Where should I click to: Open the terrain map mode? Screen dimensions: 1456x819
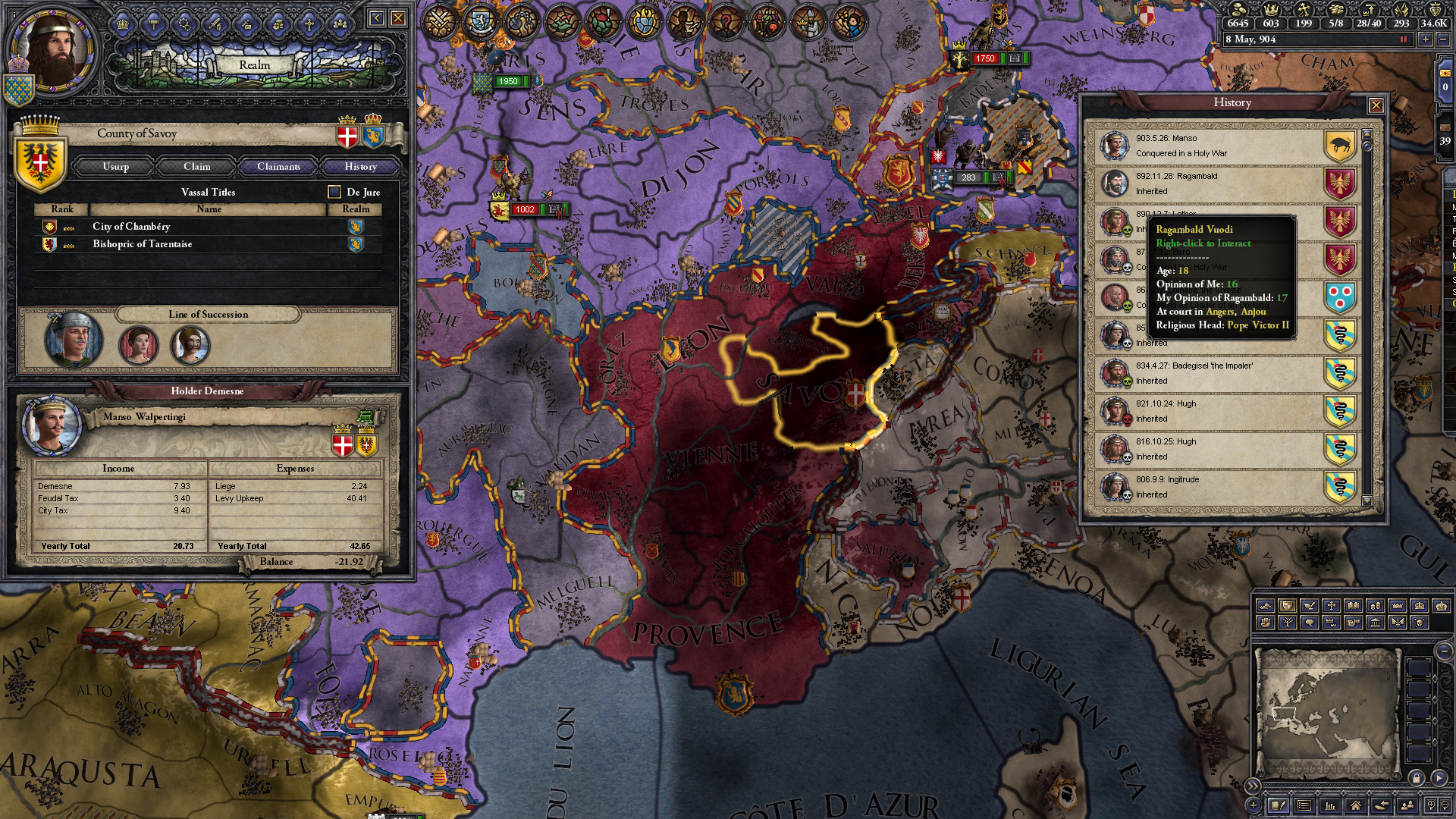tap(1265, 606)
